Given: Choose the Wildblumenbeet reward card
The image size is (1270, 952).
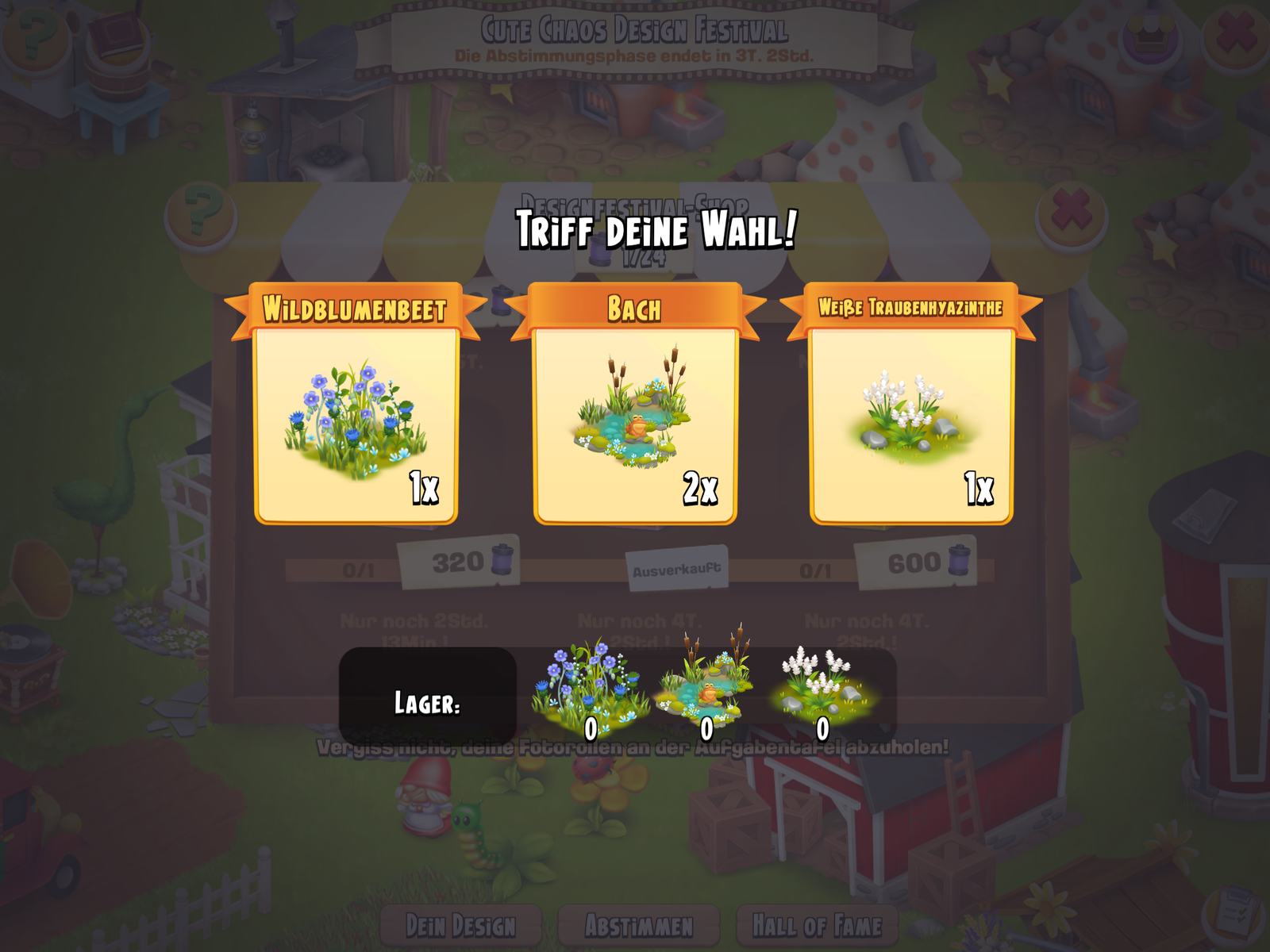Looking at the screenshot, I should point(356,424).
